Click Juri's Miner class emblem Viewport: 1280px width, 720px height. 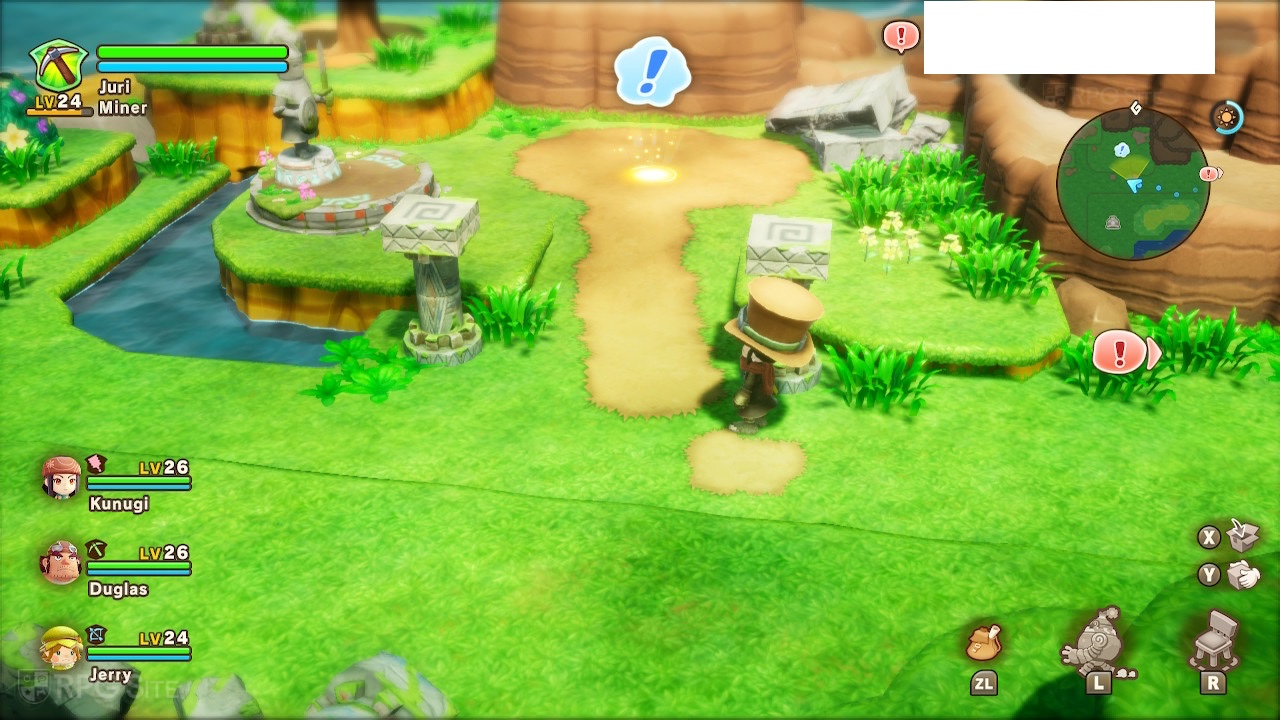pos(58,67)
